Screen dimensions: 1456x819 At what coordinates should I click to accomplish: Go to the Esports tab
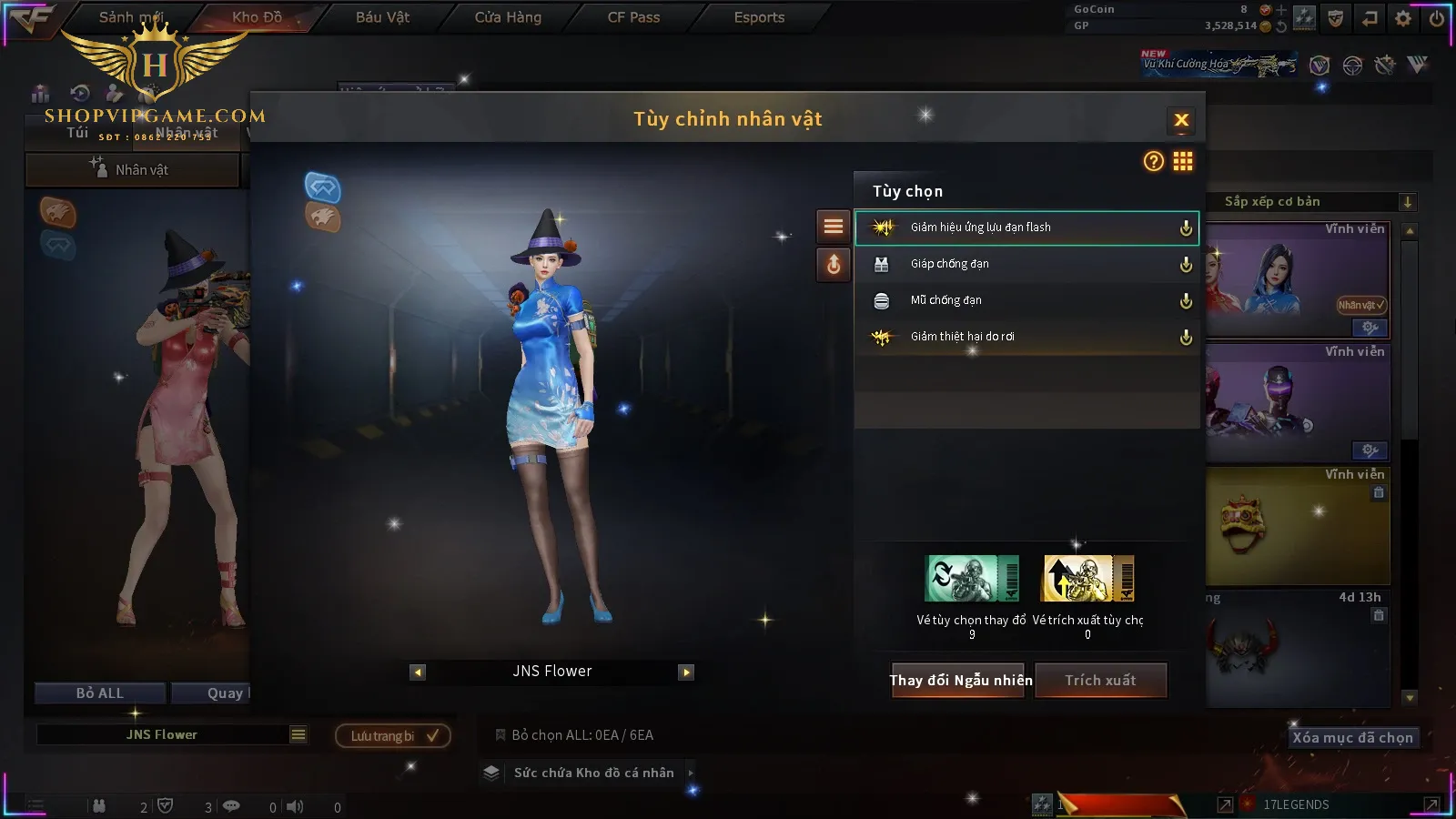[759, 17]
